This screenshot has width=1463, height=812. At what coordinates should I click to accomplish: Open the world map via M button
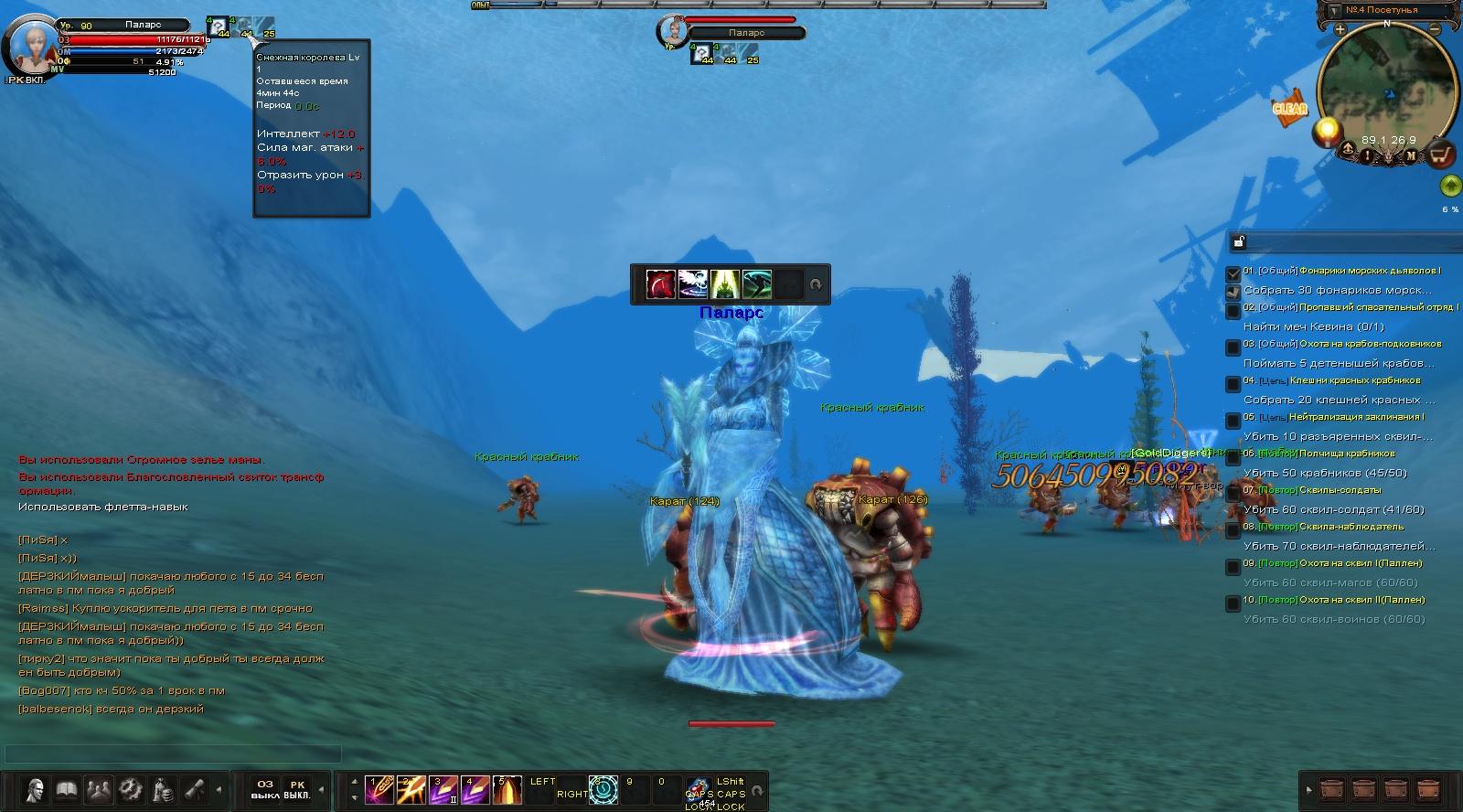1411,155
